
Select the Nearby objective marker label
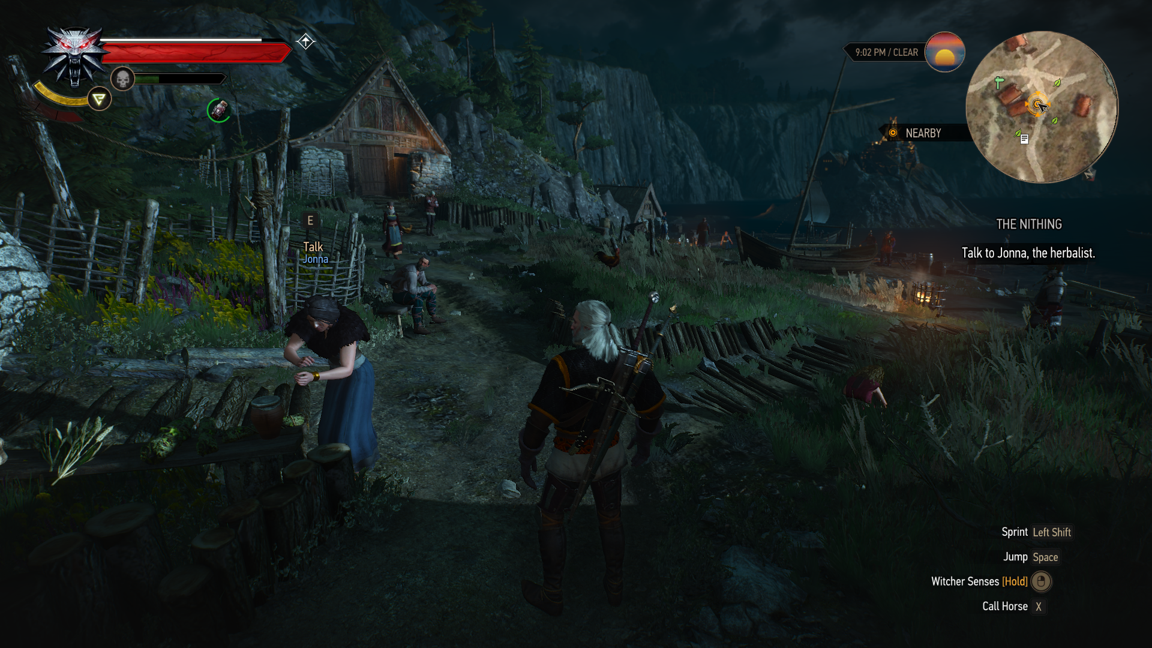[921, 133]
